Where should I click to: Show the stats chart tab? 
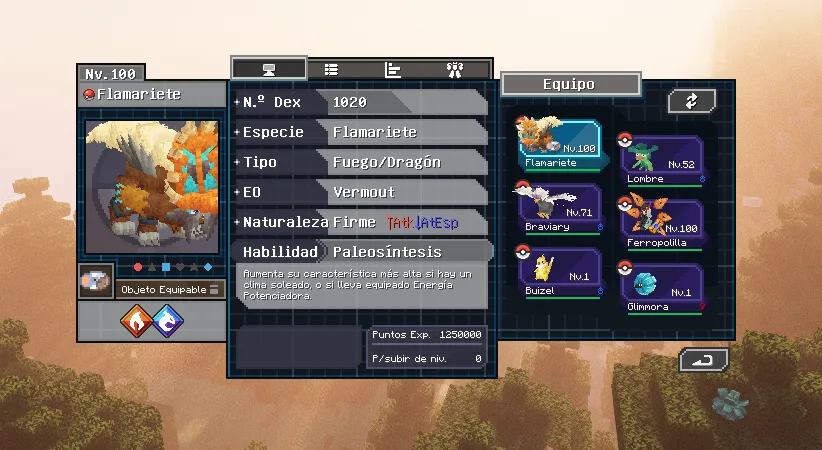coord(393,69)
